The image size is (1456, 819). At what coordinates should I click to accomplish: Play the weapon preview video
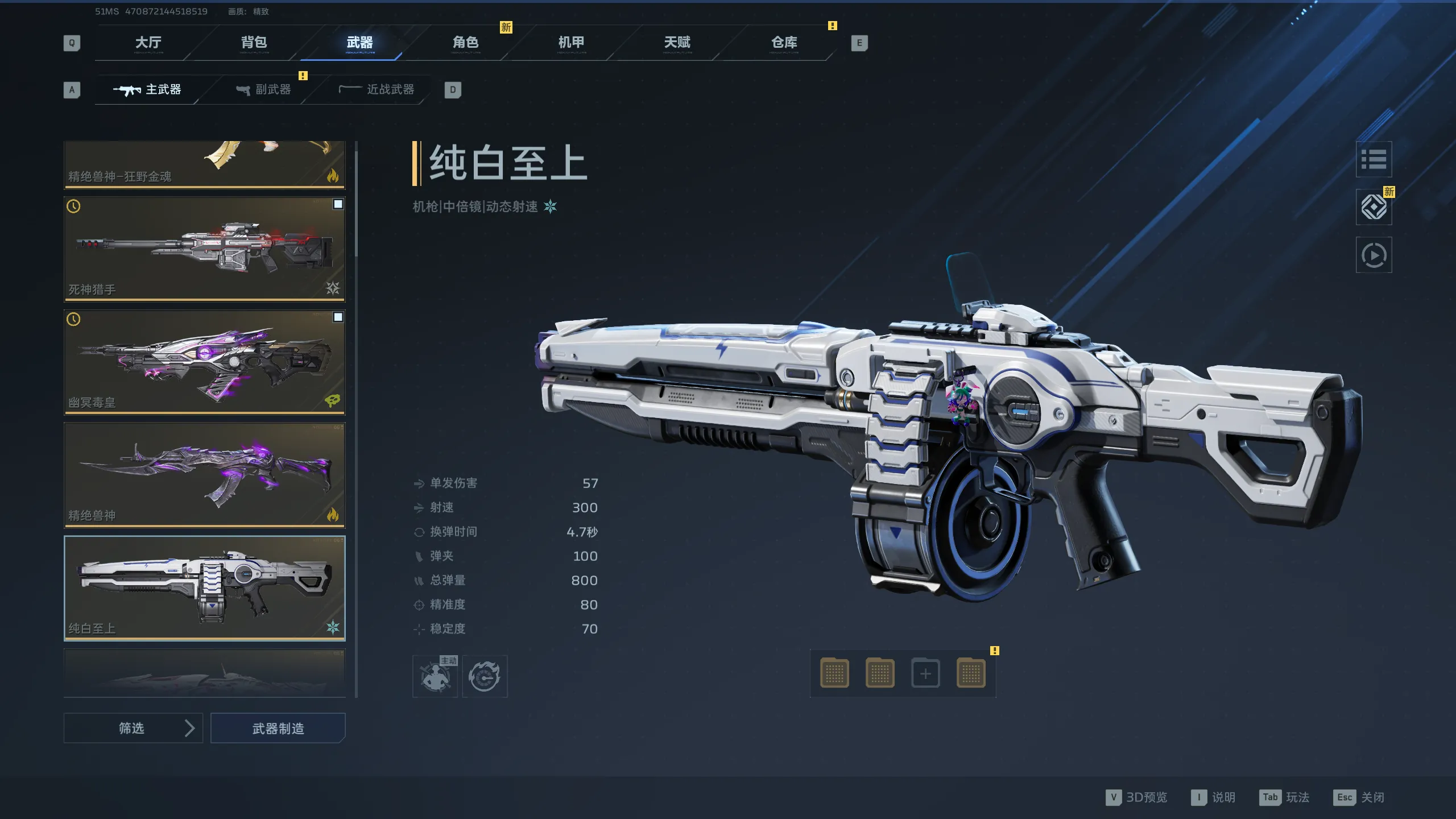click(1374, 255)
